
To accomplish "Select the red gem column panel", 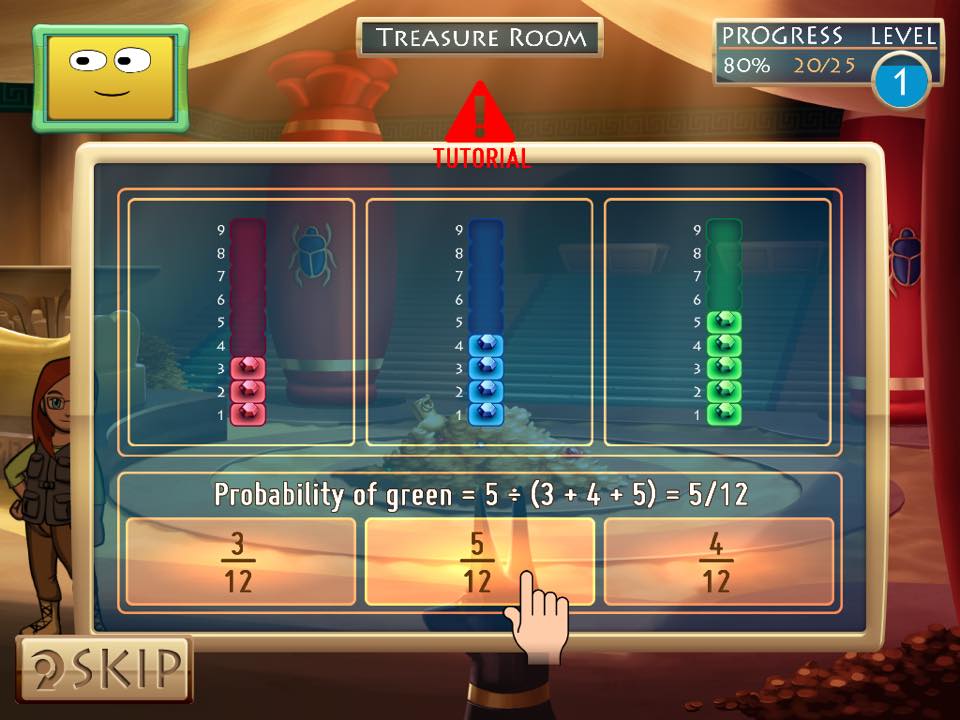I will coord(241,322).
